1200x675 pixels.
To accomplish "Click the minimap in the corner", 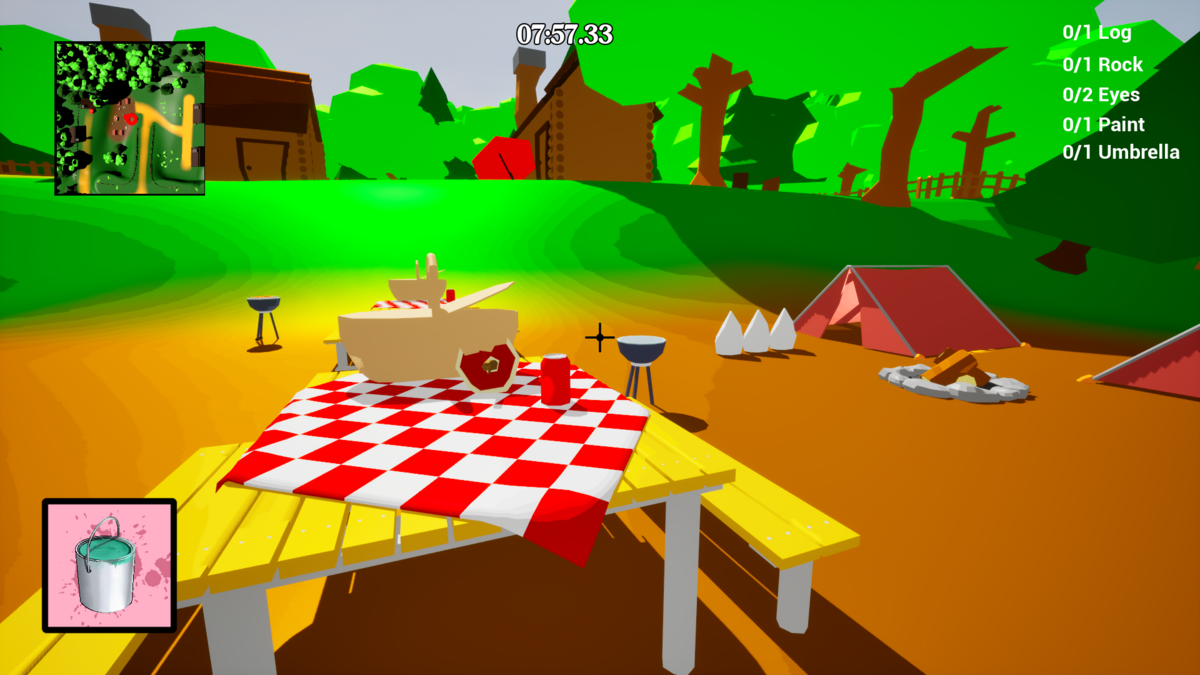I will [x=130, y=118].
